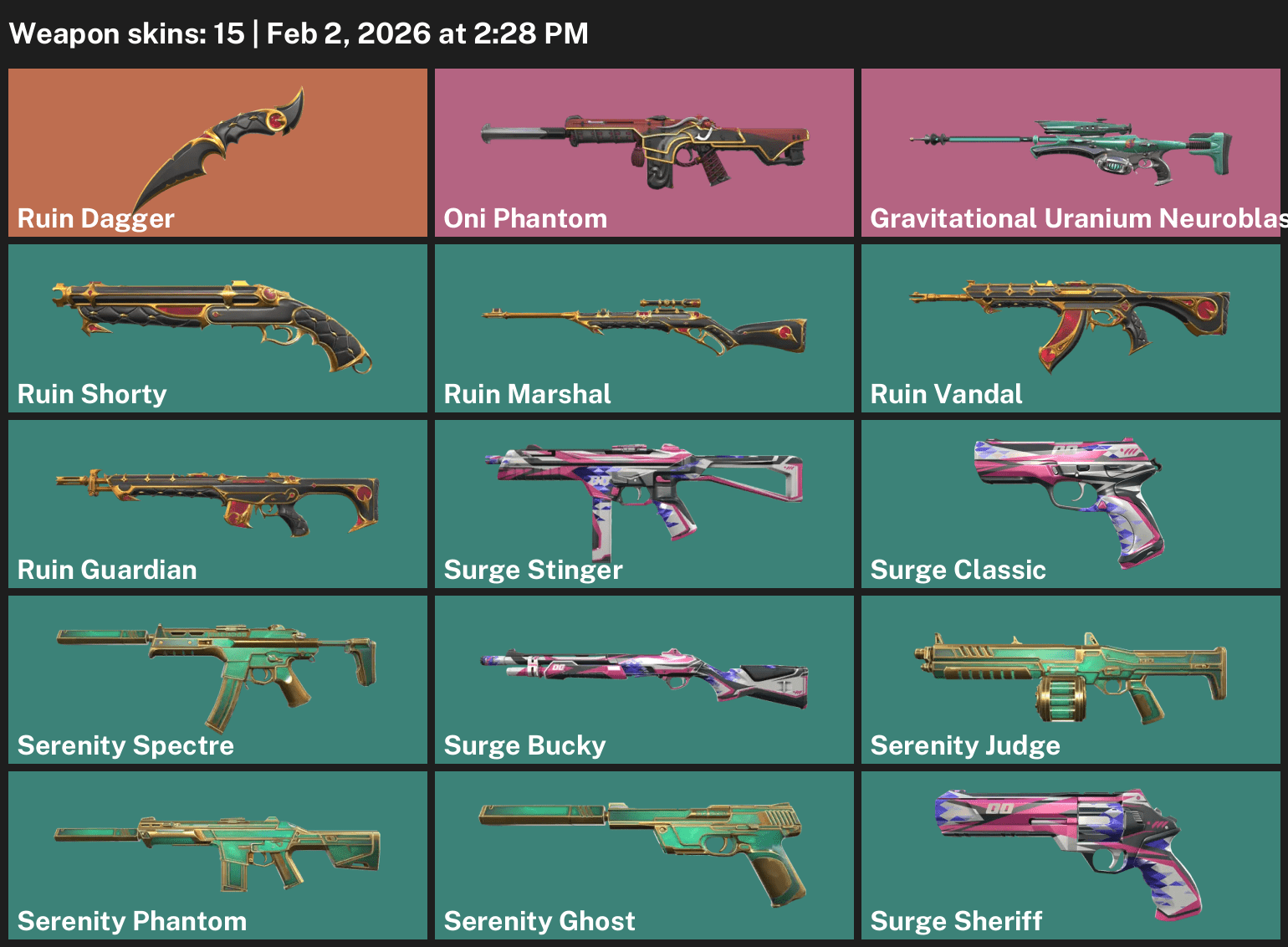
Task: Open the Serenity Ghost skin preview
Action: click(x=644, y=853)
